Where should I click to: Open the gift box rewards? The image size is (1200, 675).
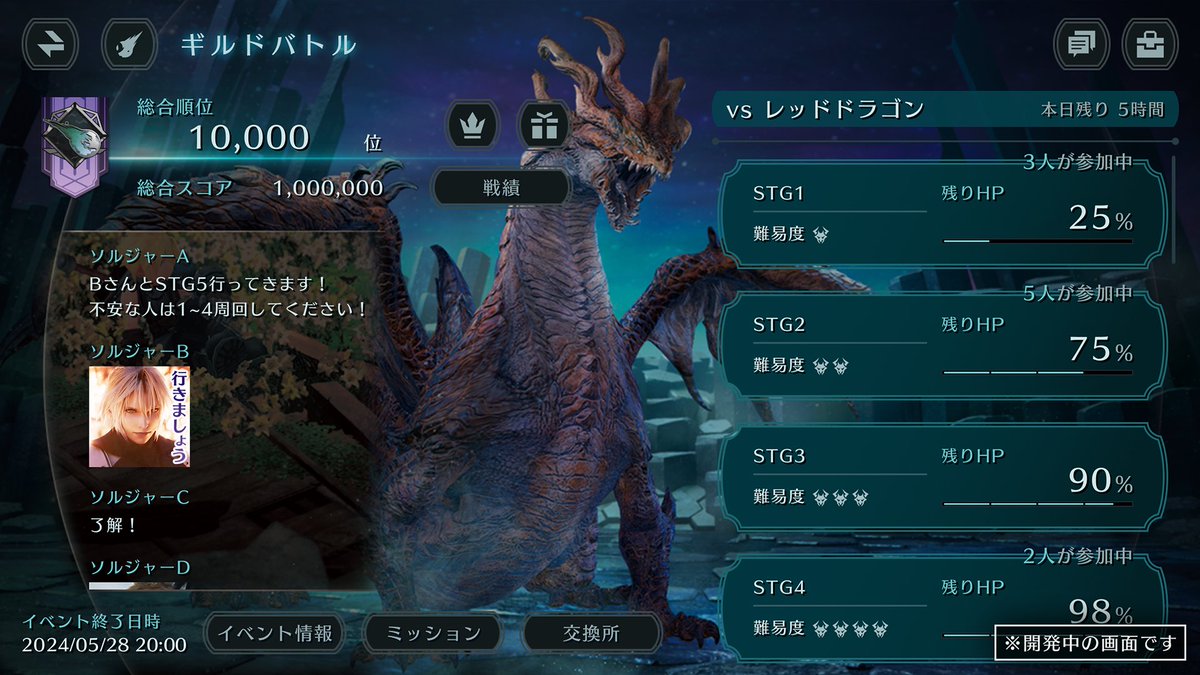543,126
